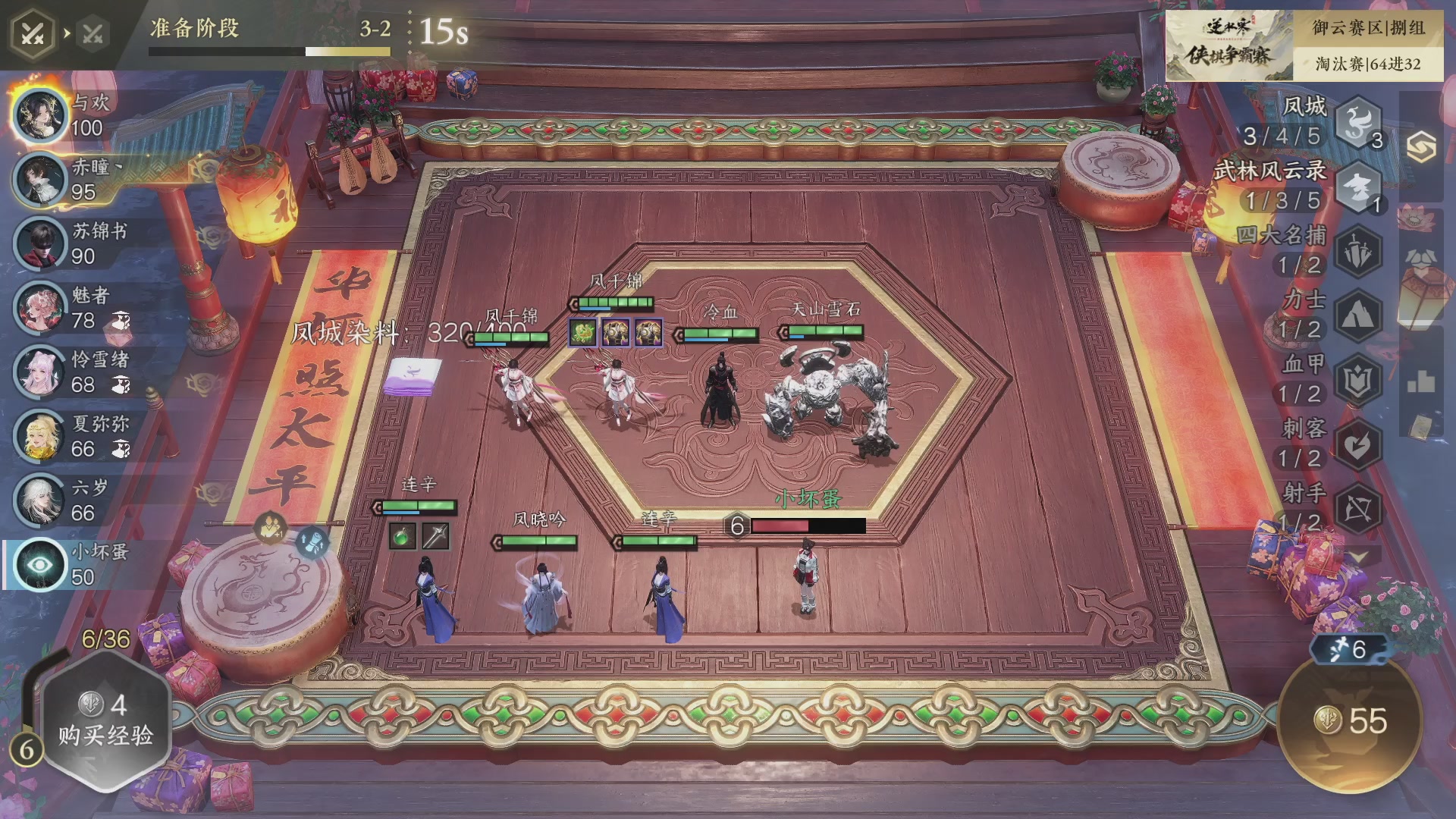Viewport: 1456px width, 819px height.
Task: Select player 与欢's avatar portrait
Action: pos(39,115)
